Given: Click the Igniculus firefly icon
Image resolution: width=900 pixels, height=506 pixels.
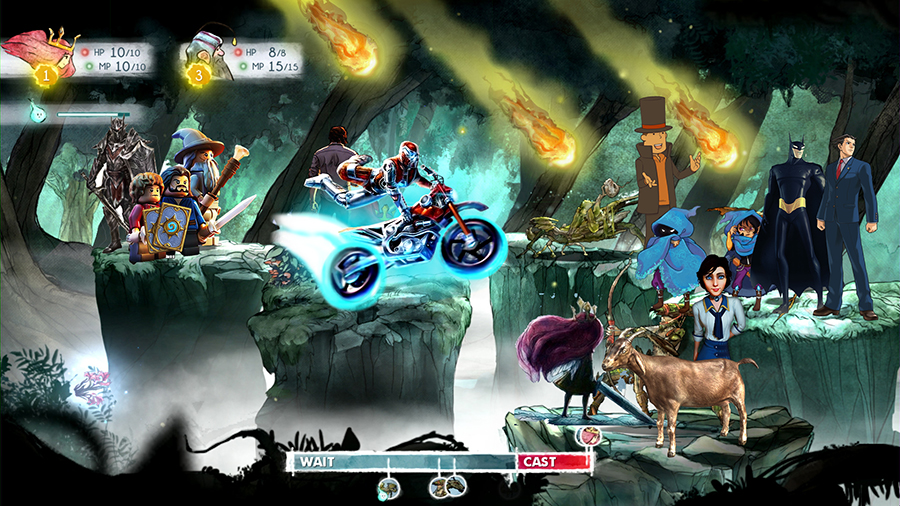Looking at the screenshot, I should pyautogui.click(x=40, y=113).
